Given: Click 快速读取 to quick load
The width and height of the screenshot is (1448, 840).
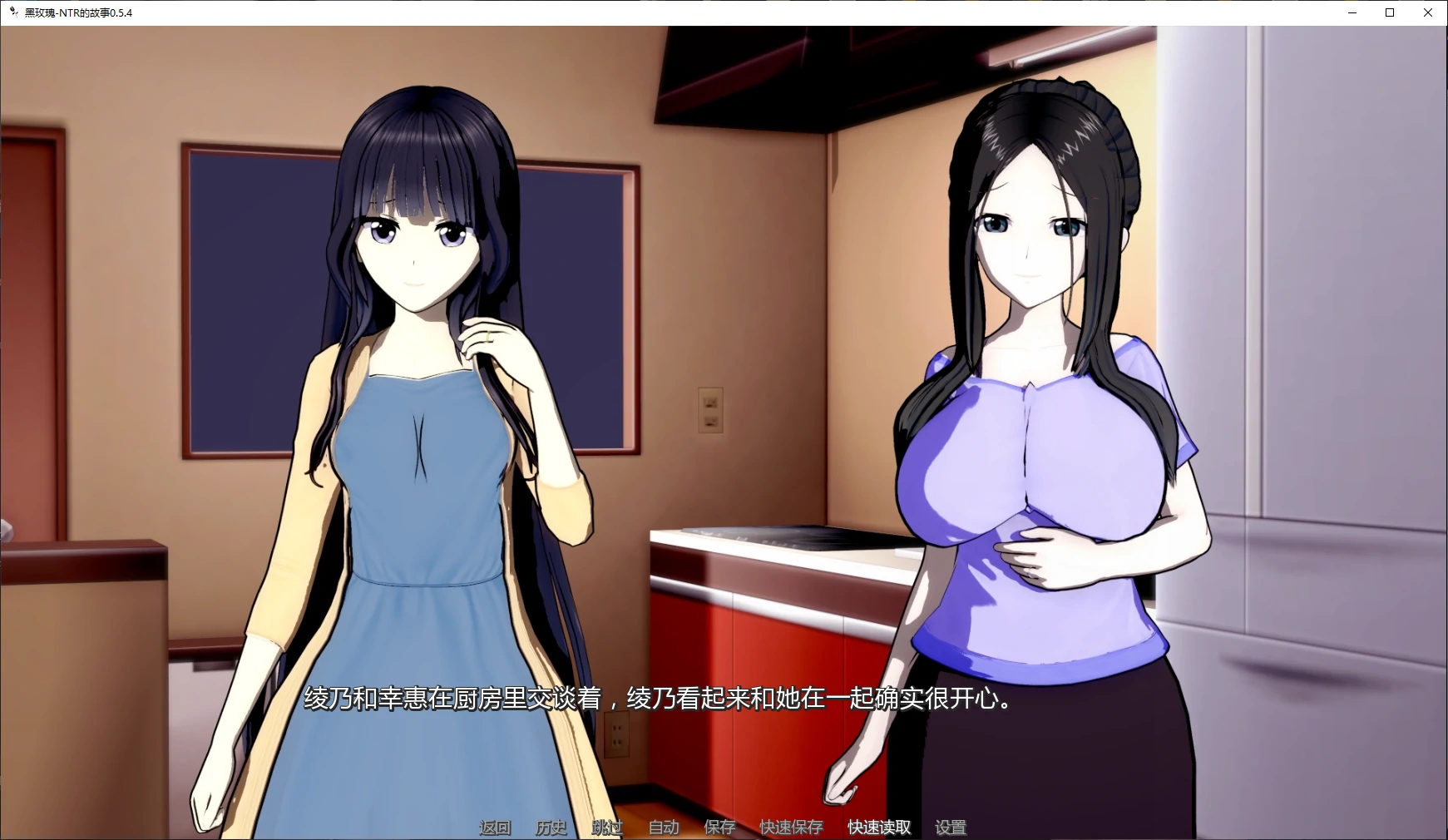Looking at the screenshot, I should coord(877,828).
